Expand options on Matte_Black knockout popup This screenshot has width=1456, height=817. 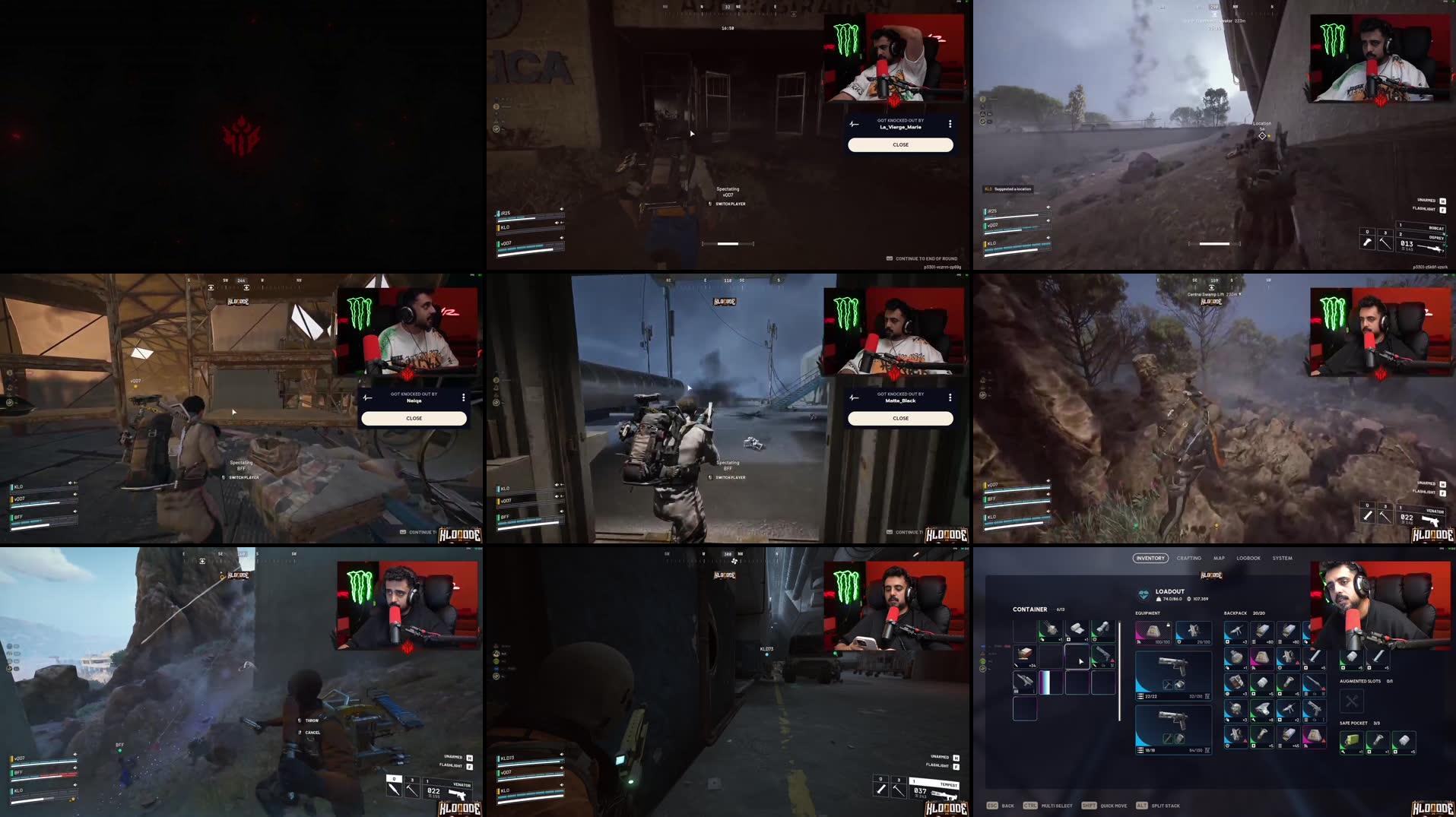coord(949,397)
